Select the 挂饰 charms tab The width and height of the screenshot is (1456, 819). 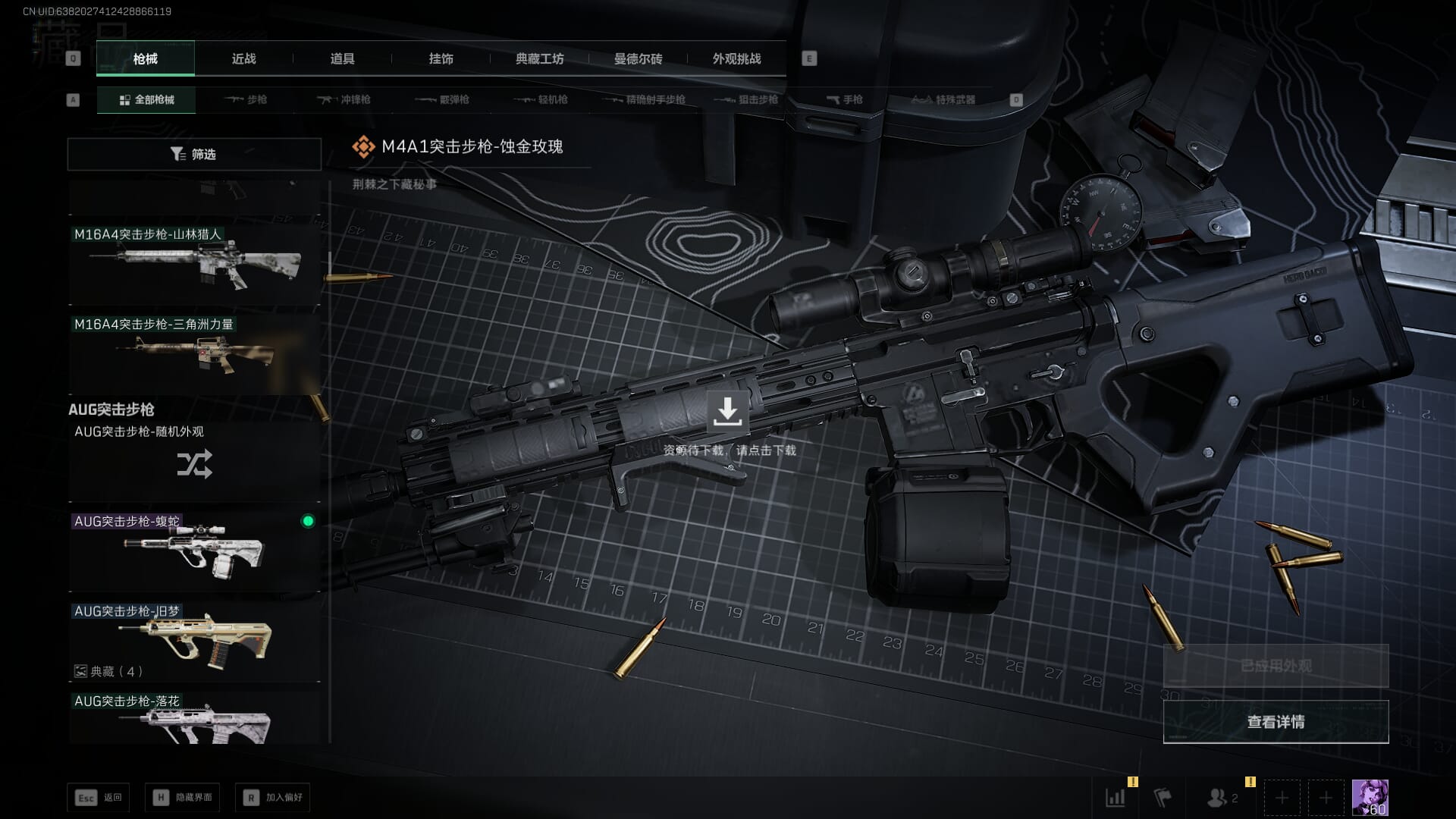point(441,58)
